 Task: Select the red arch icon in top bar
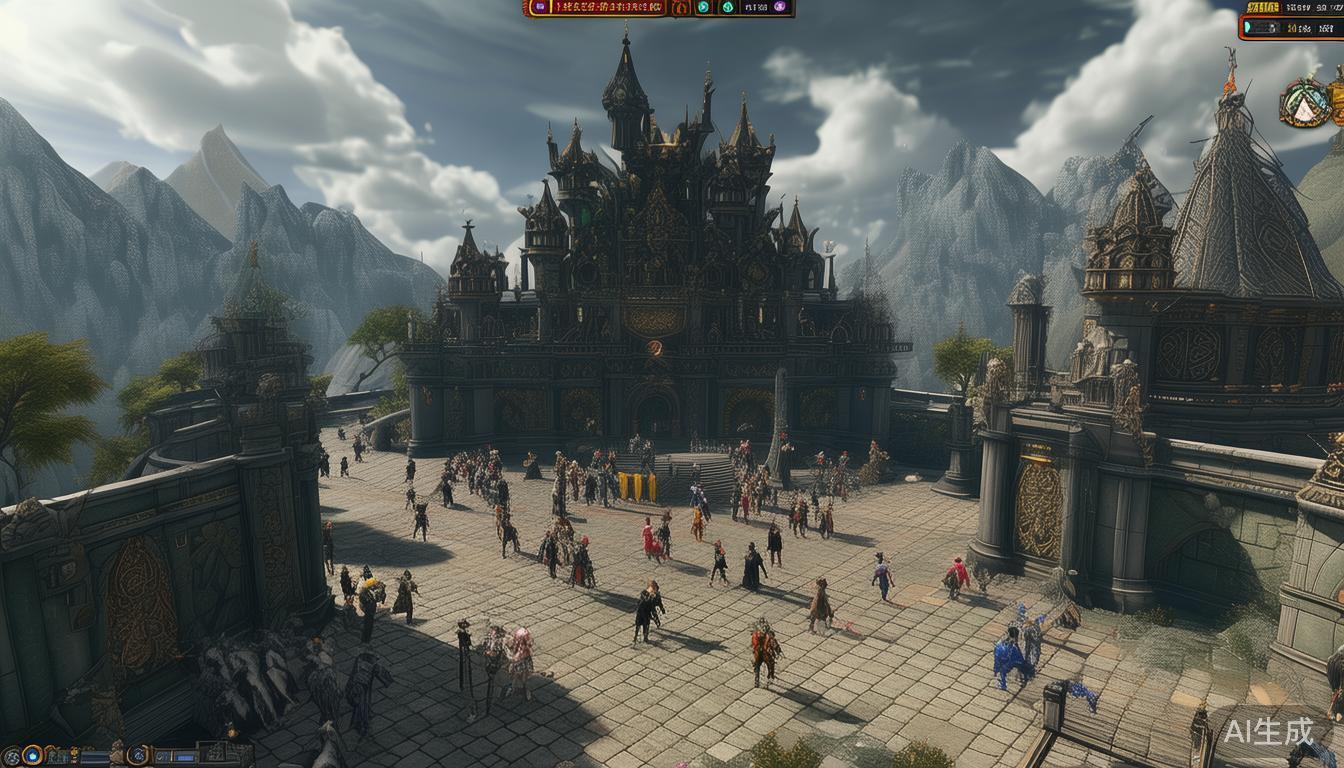click(x=681, y=8)
